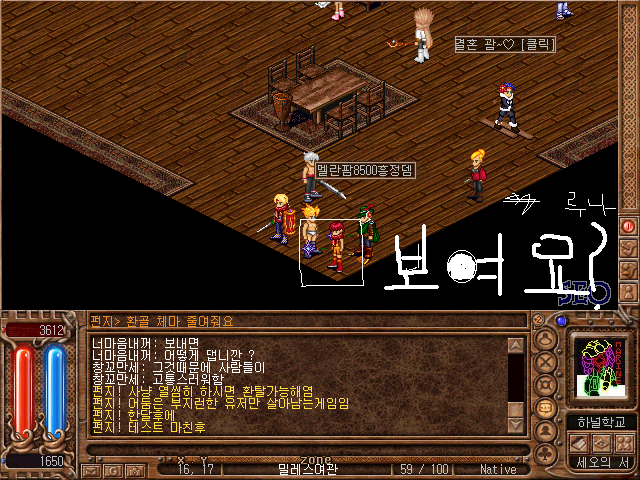Image resolution: width=640 pixels, height=480 pixels.
Task: Click the chat scroll-down arrow
Action: [516, 427]
